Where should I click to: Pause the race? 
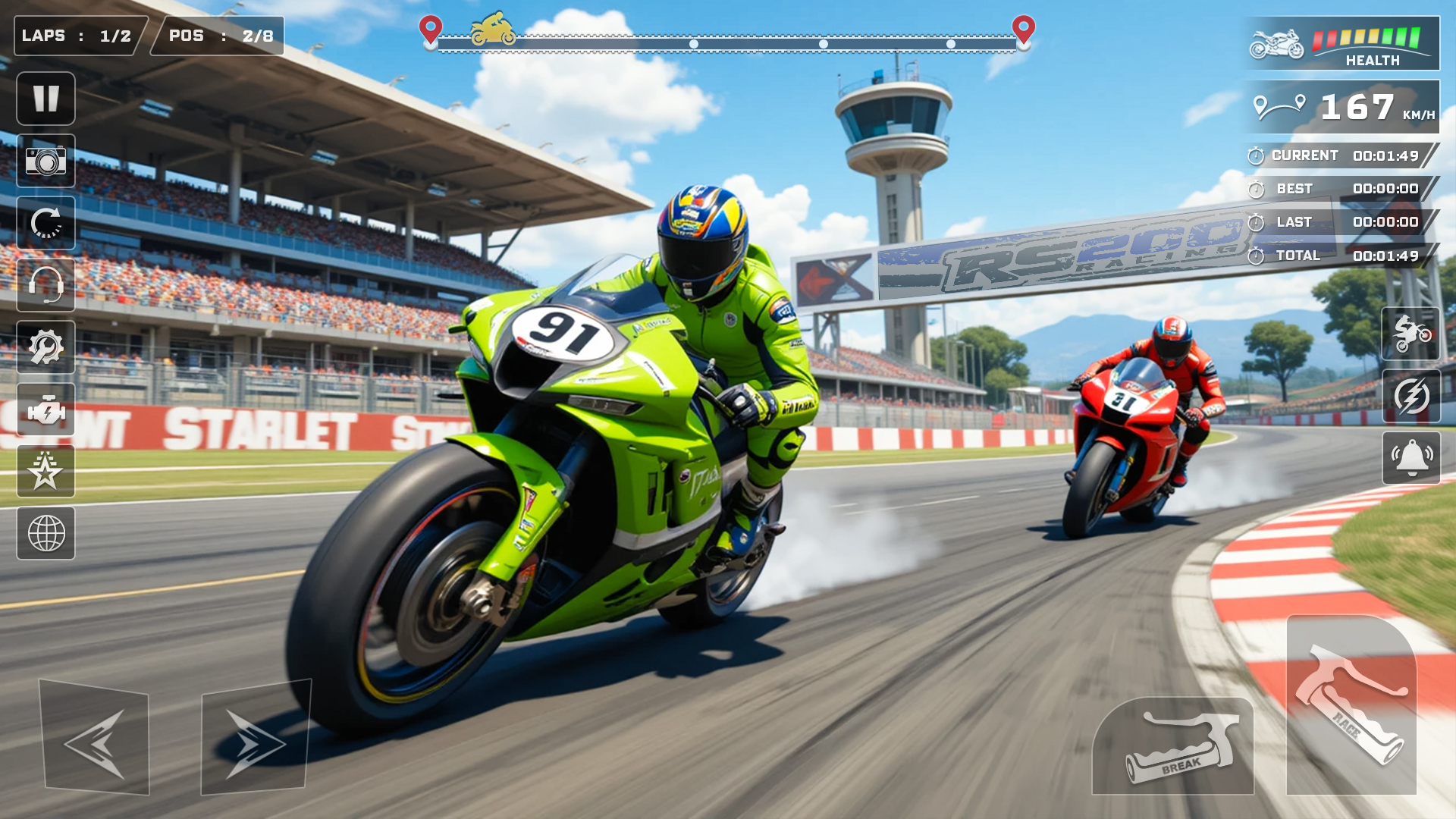(x=45, y=99)
